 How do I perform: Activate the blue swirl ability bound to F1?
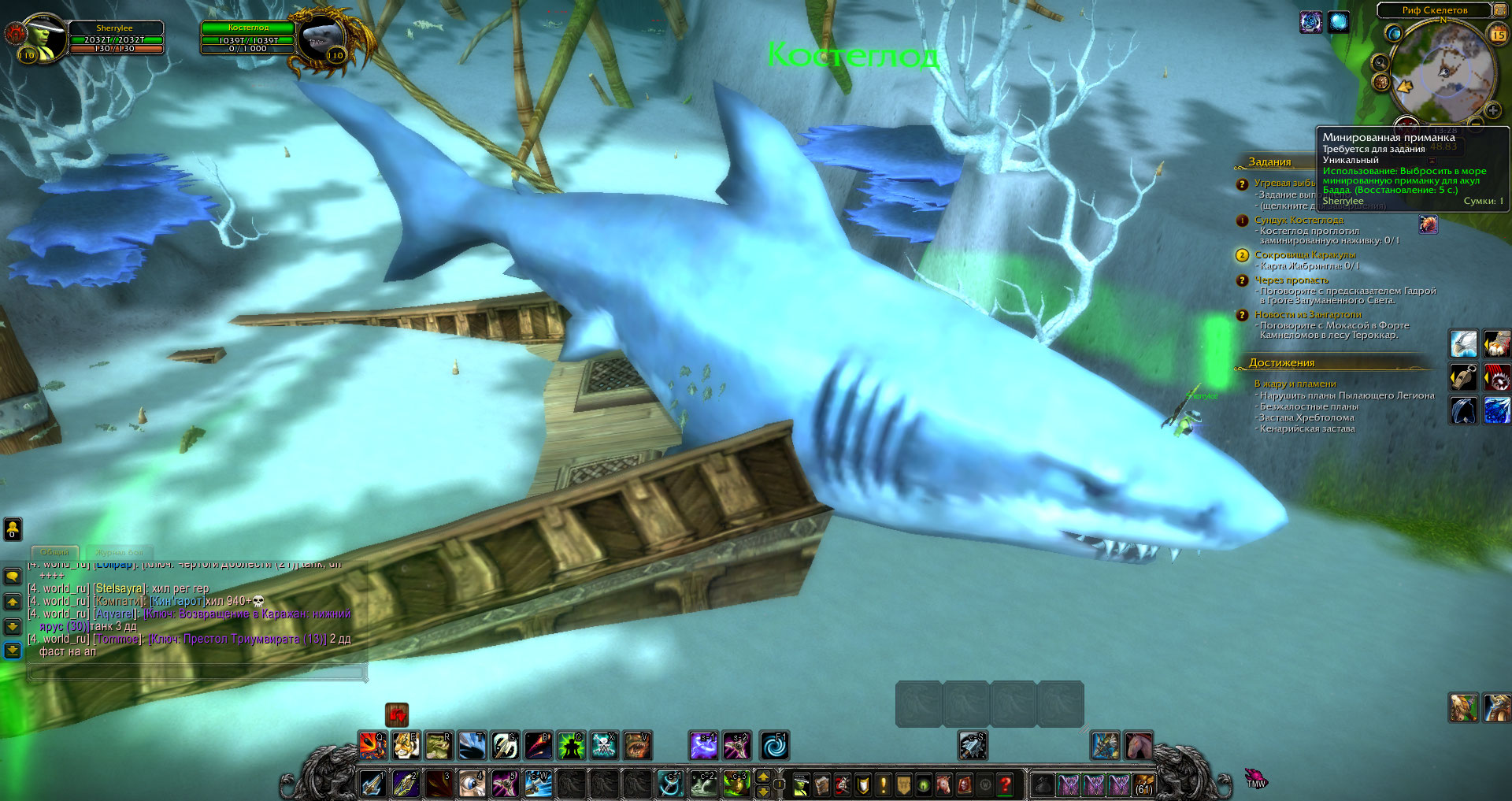(x=774, y=745)
